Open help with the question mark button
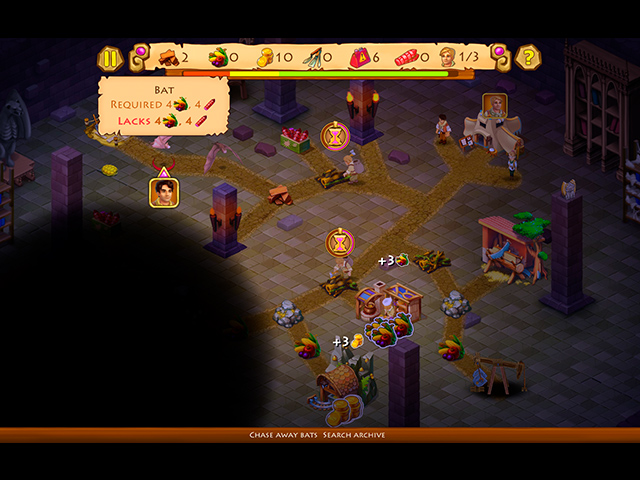The width and height of the screenshot is (640, 480). (529, 57)
